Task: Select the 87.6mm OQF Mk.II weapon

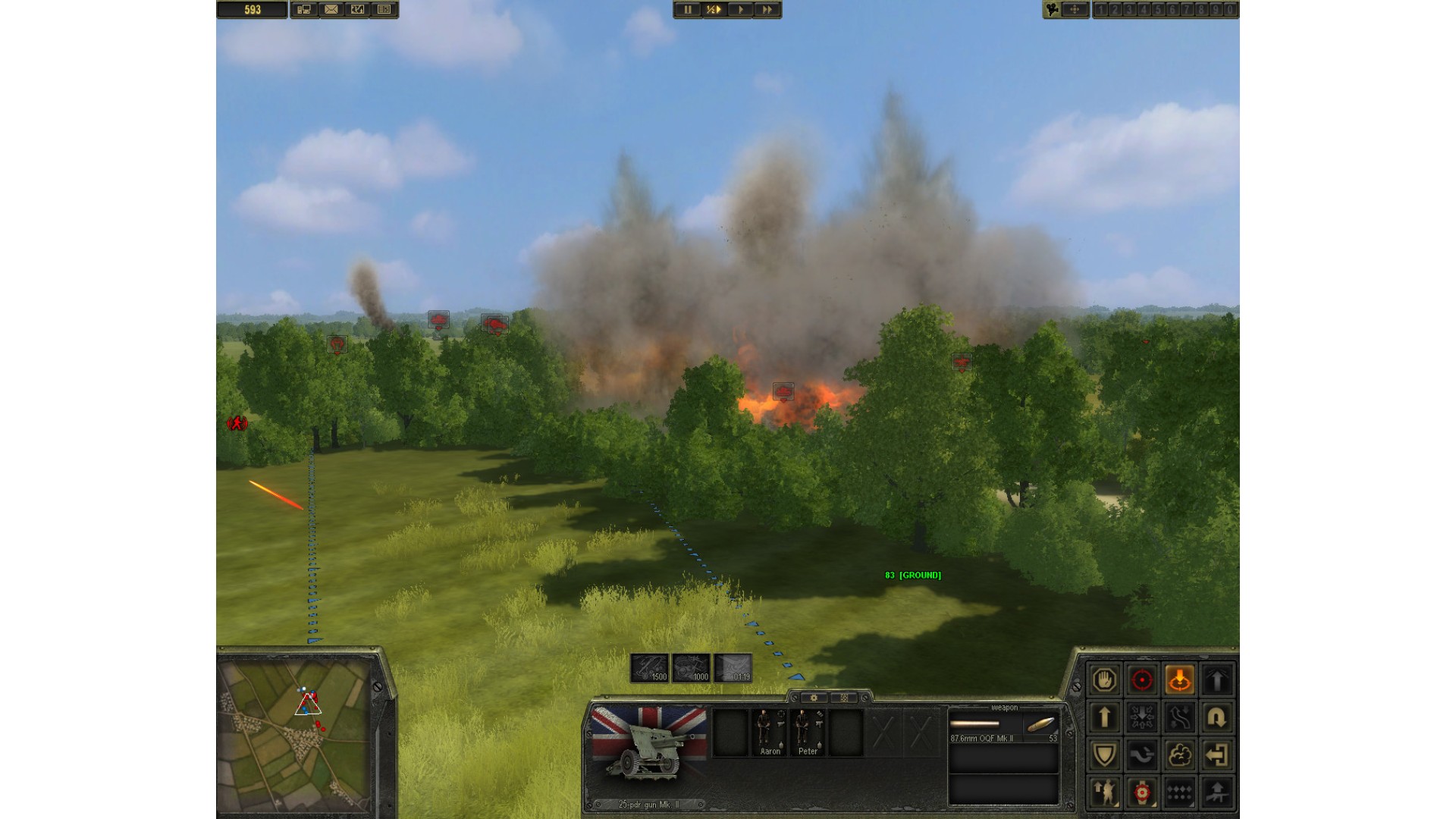Action: pos(1003,728)
